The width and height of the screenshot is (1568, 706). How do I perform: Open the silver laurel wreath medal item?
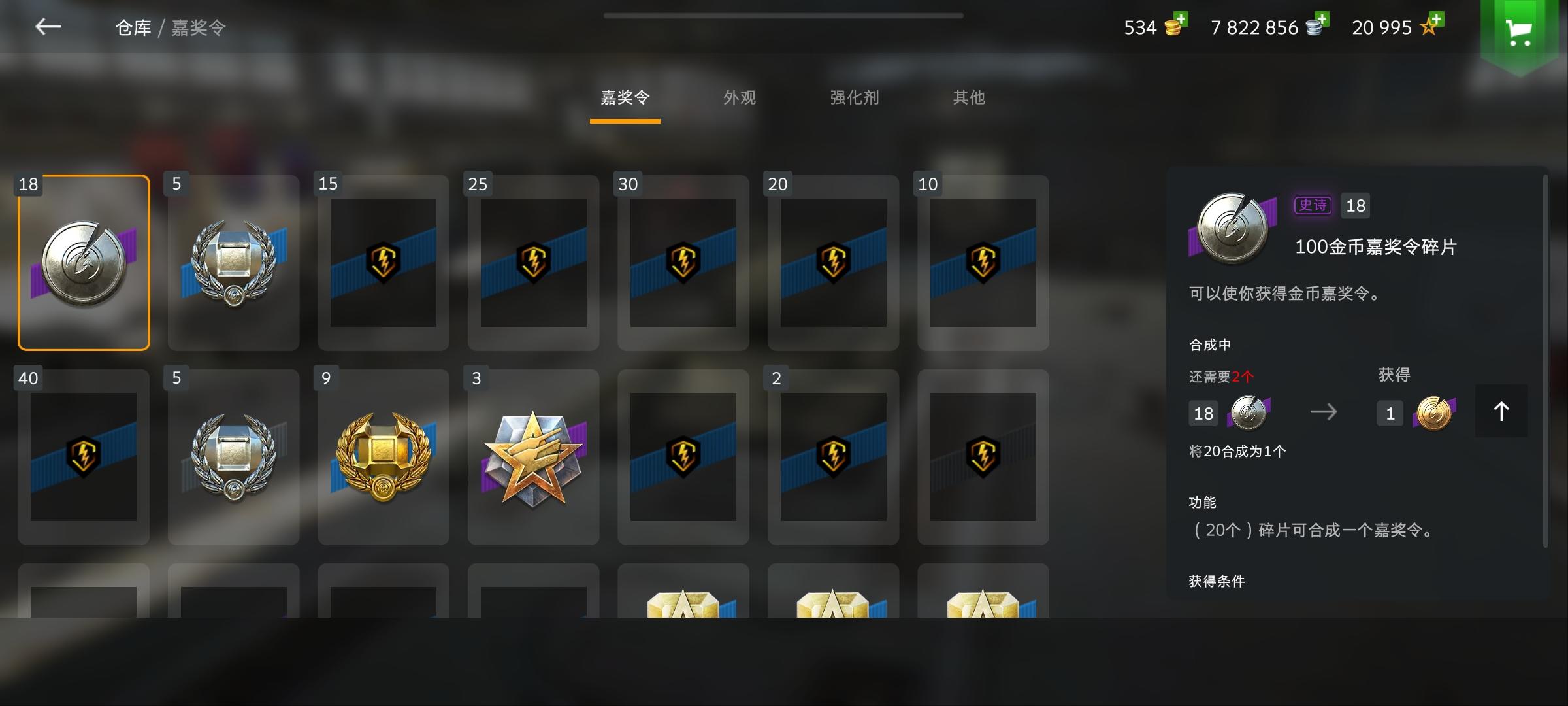point(233,261)
